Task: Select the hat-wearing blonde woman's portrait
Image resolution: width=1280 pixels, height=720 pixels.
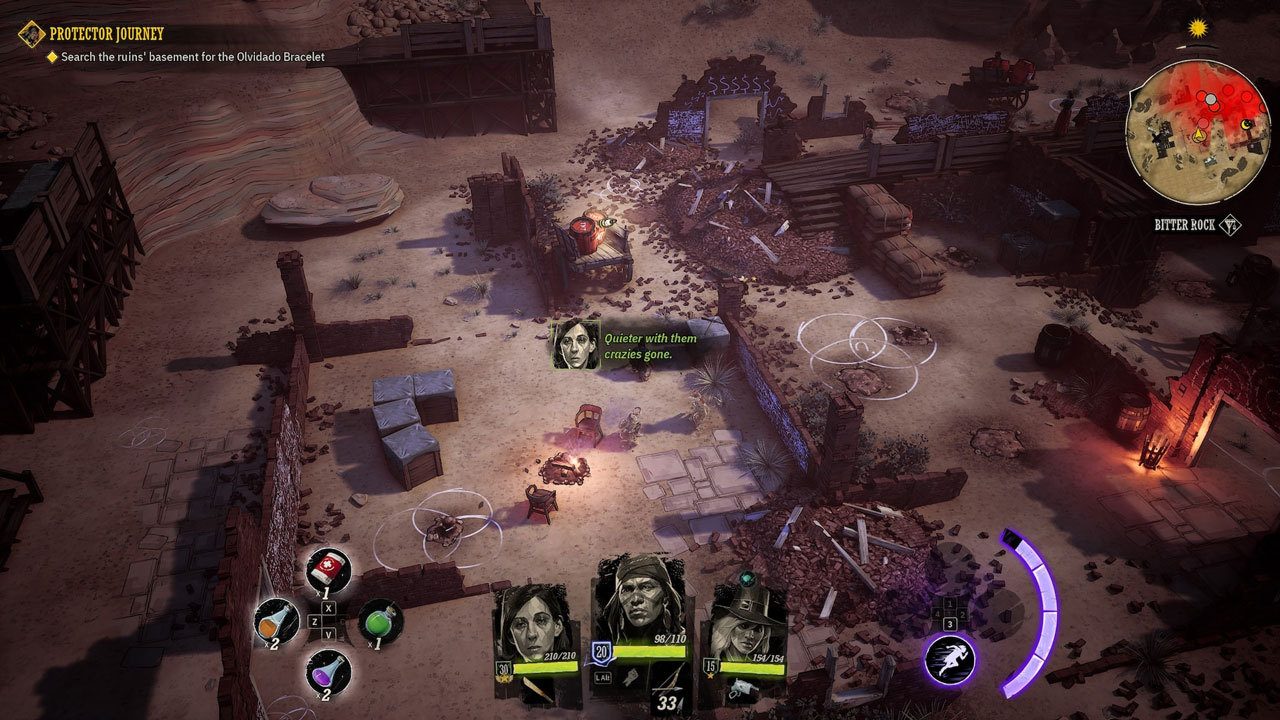Action: pyautogui.click(x=749, y=622)
